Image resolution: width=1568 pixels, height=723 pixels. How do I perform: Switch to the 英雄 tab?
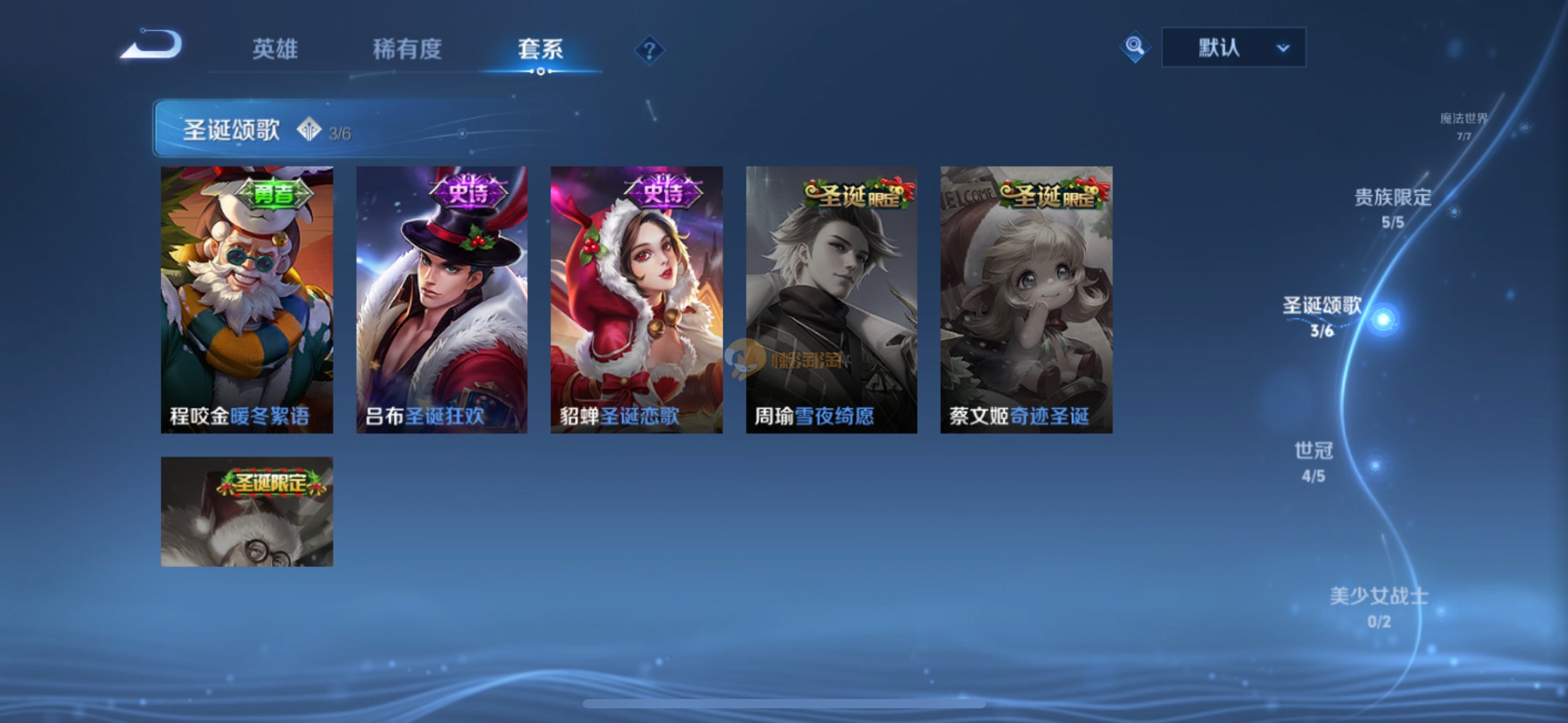pyautogui.click(x=275, y=49)
